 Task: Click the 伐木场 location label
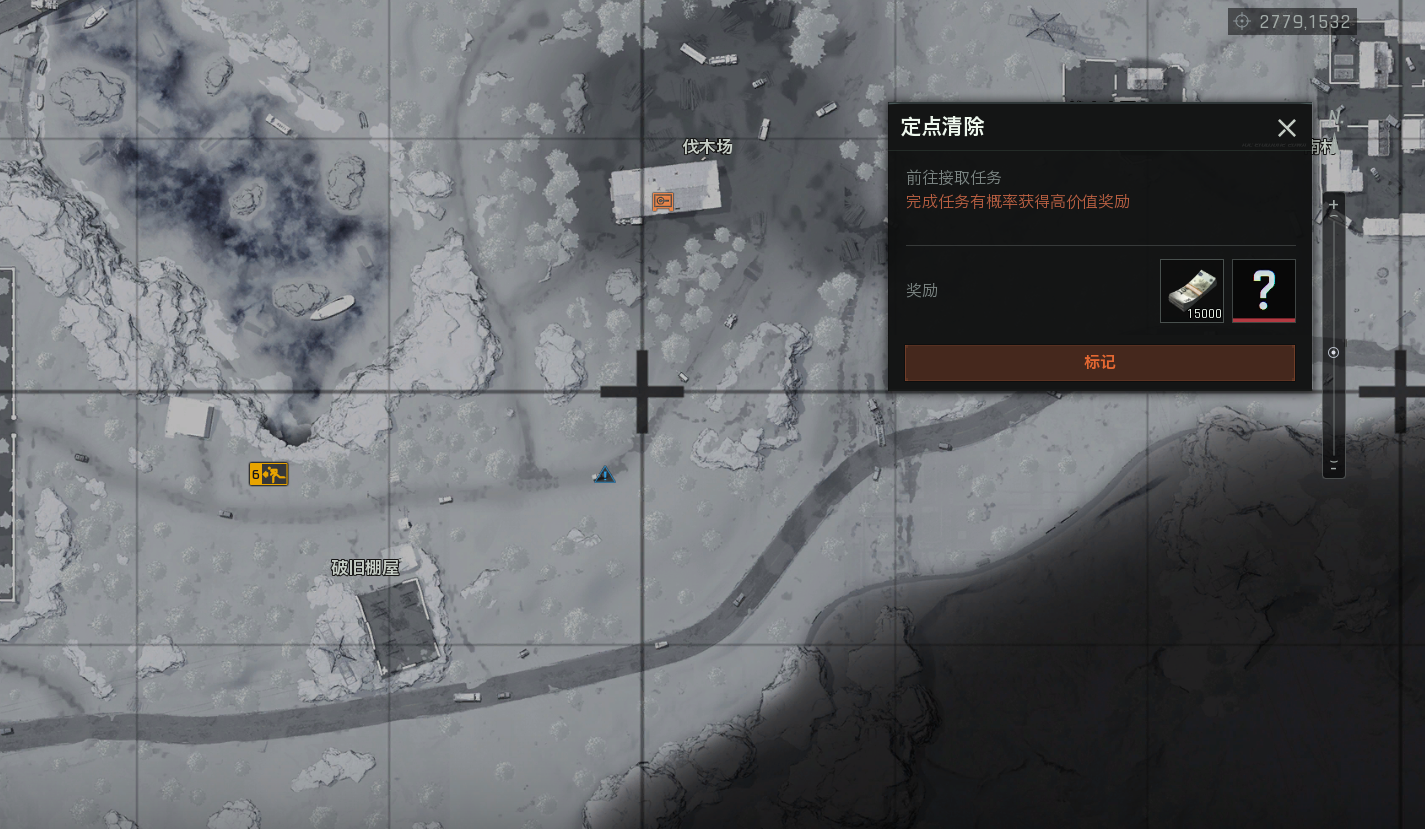pos(707,147)
